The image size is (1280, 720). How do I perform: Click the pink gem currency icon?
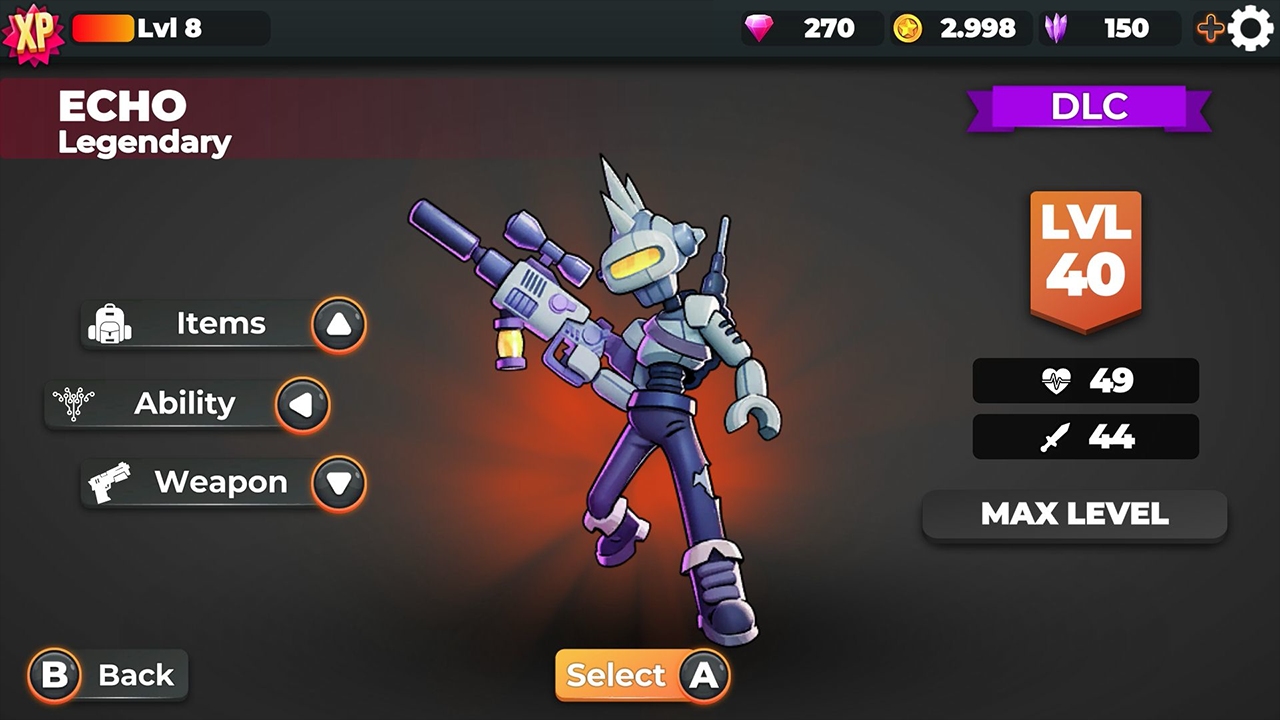click(758, 28)
